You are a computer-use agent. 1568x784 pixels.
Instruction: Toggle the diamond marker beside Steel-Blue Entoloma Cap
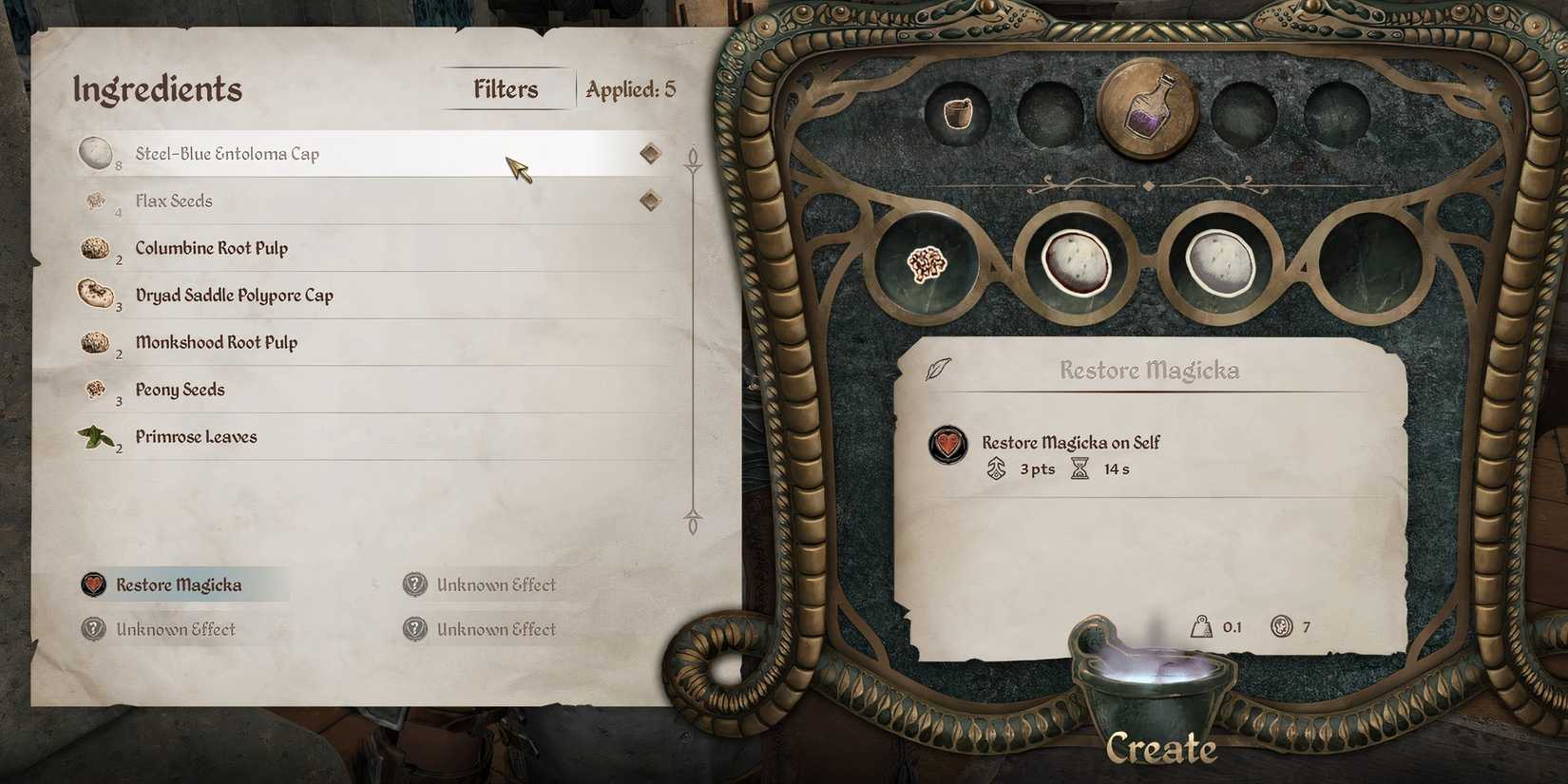pyautogui.click(x=652, y=152)
